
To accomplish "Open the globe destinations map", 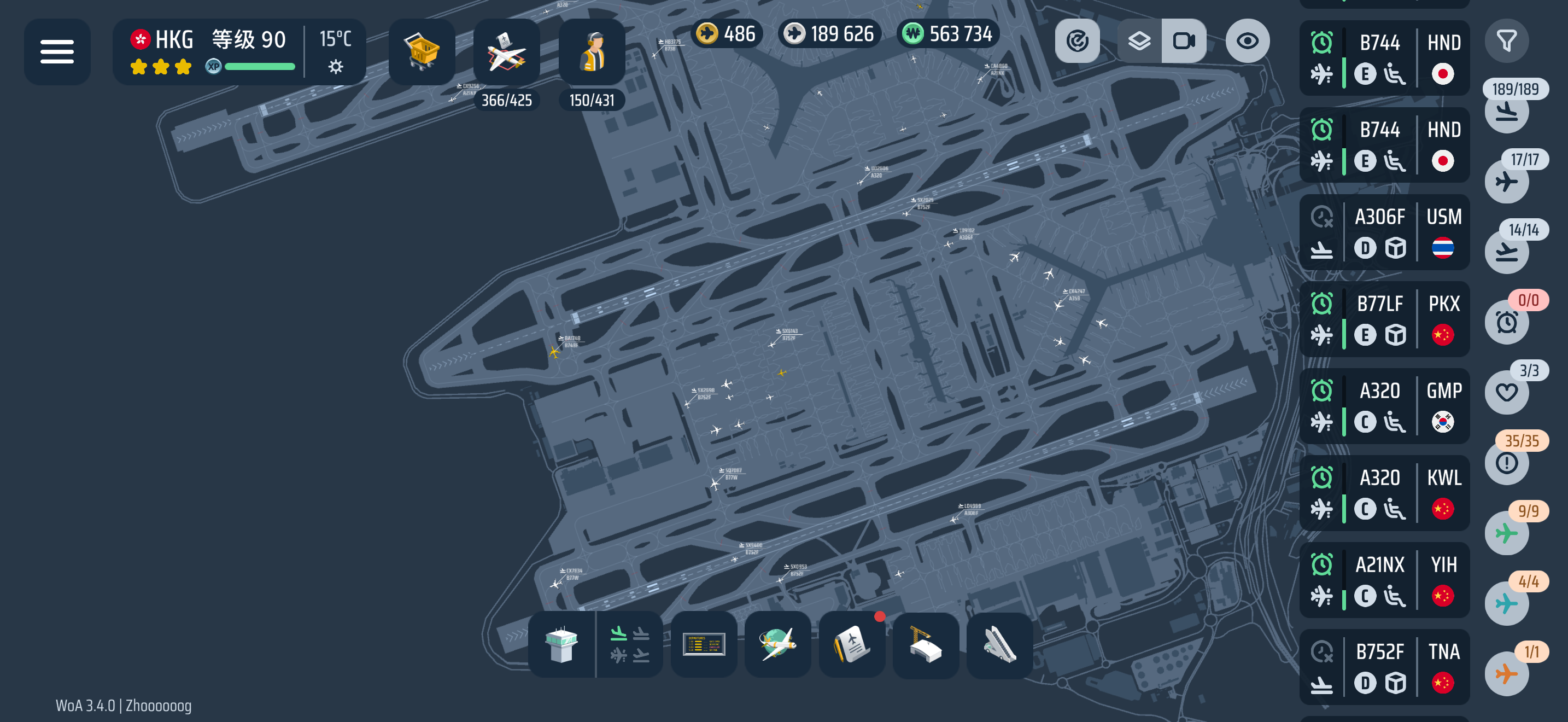I will pos(777,645).
